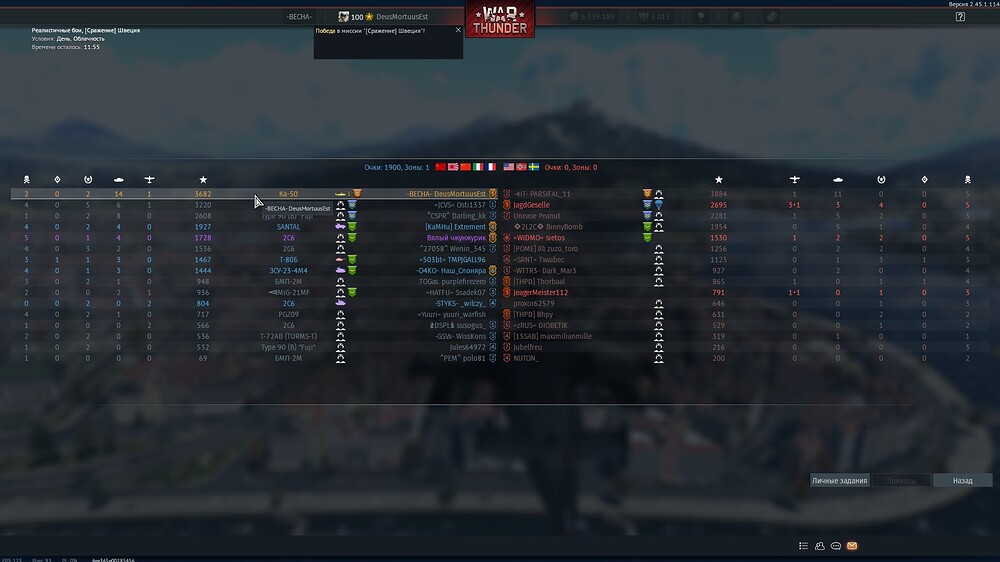Image resolution: width=1000 pixels, height=562 pixels.
Task: Click the Назад (Back) button
Action: click(962, 481)
